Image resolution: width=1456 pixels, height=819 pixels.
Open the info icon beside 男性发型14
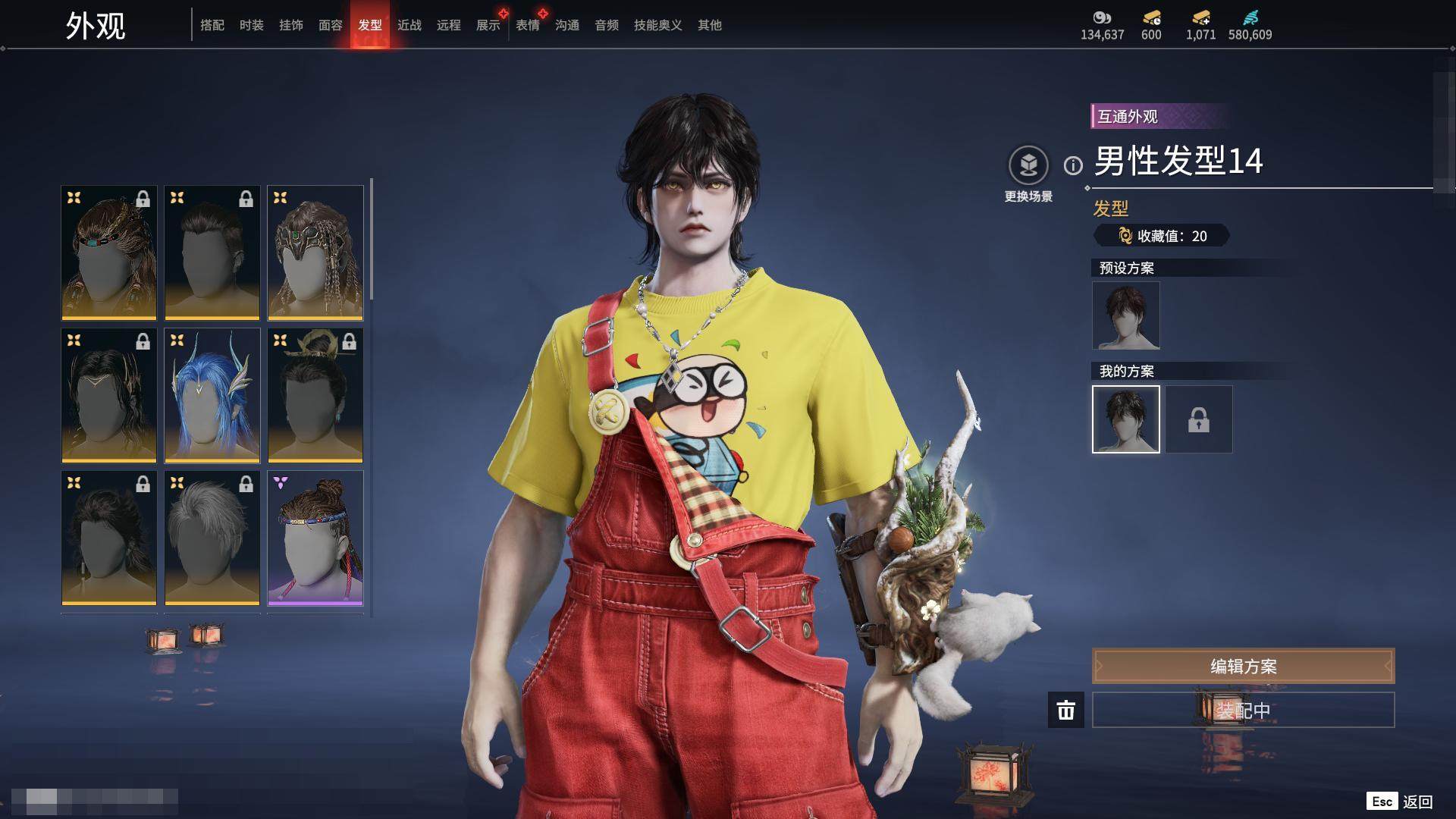(1072, 165)
